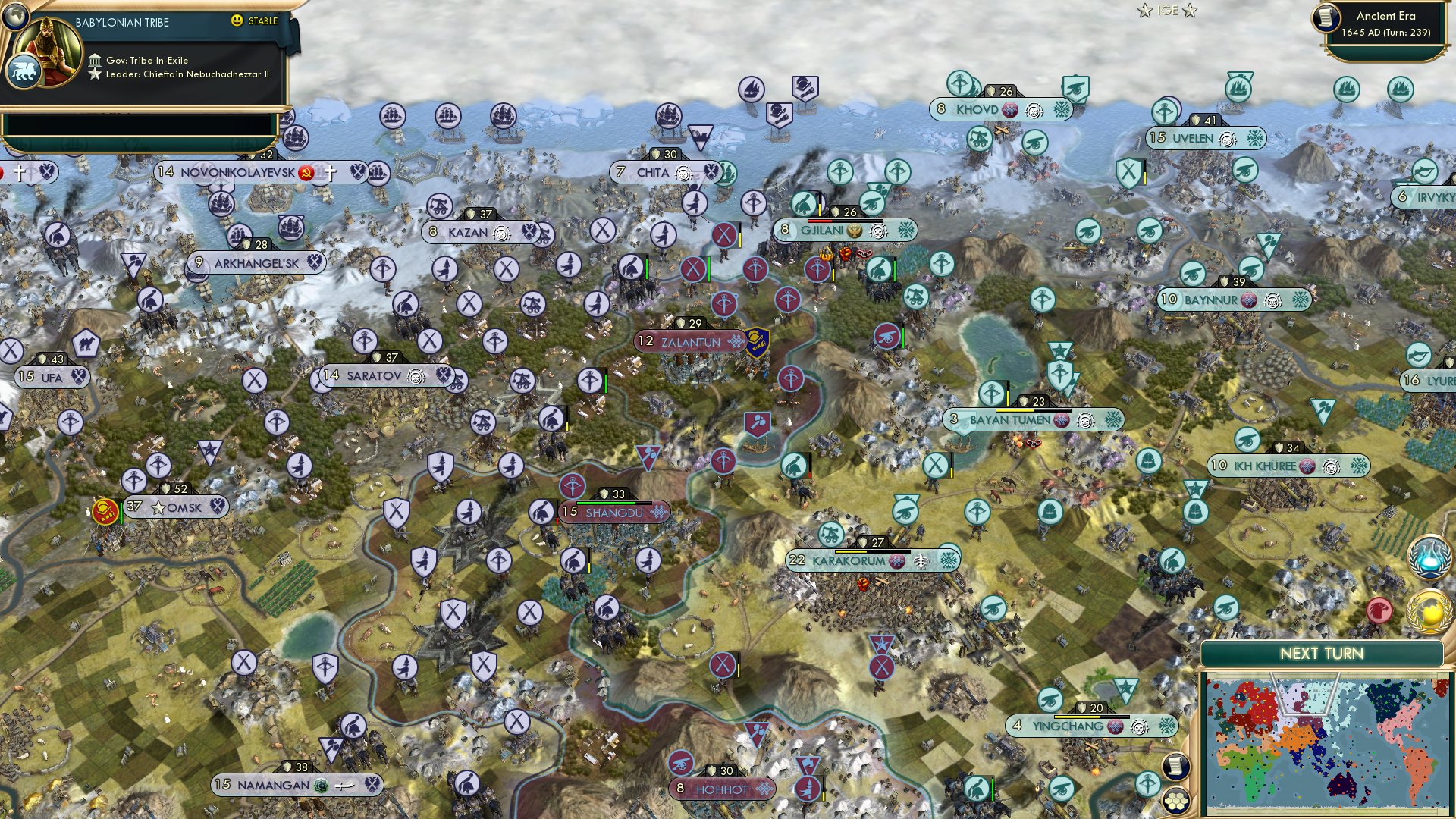Screen dimensions: 1456x819
Task: Click the red circular notification icon above the minimap
Action: [1379, 610]
